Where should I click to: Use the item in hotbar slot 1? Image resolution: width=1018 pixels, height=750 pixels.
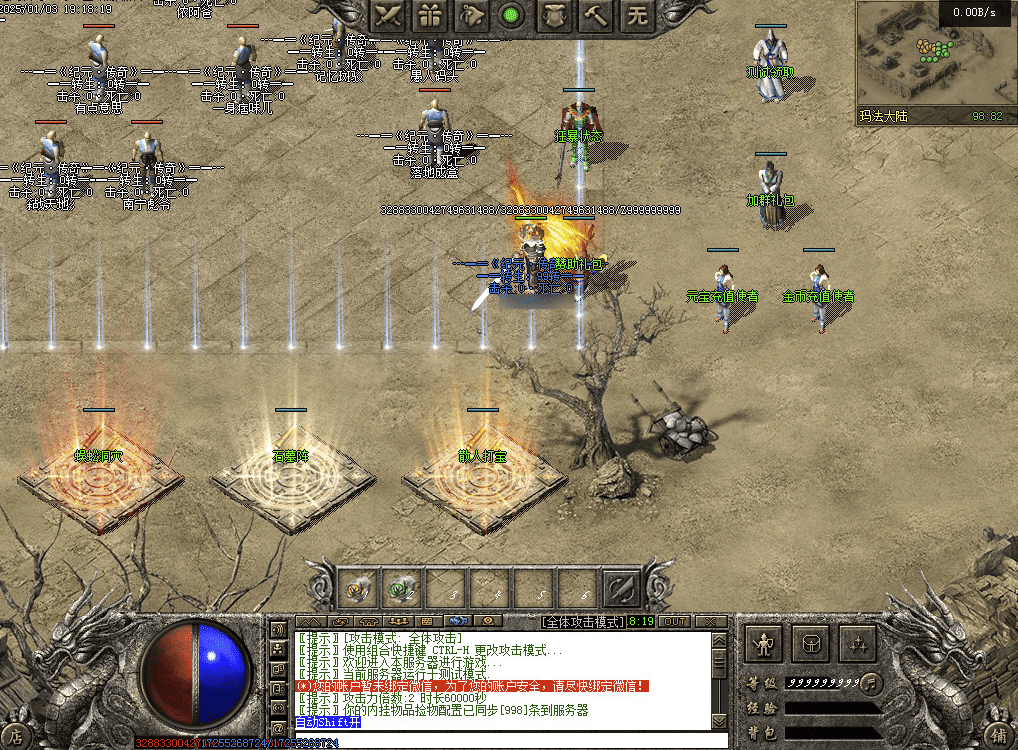(359, 588)
